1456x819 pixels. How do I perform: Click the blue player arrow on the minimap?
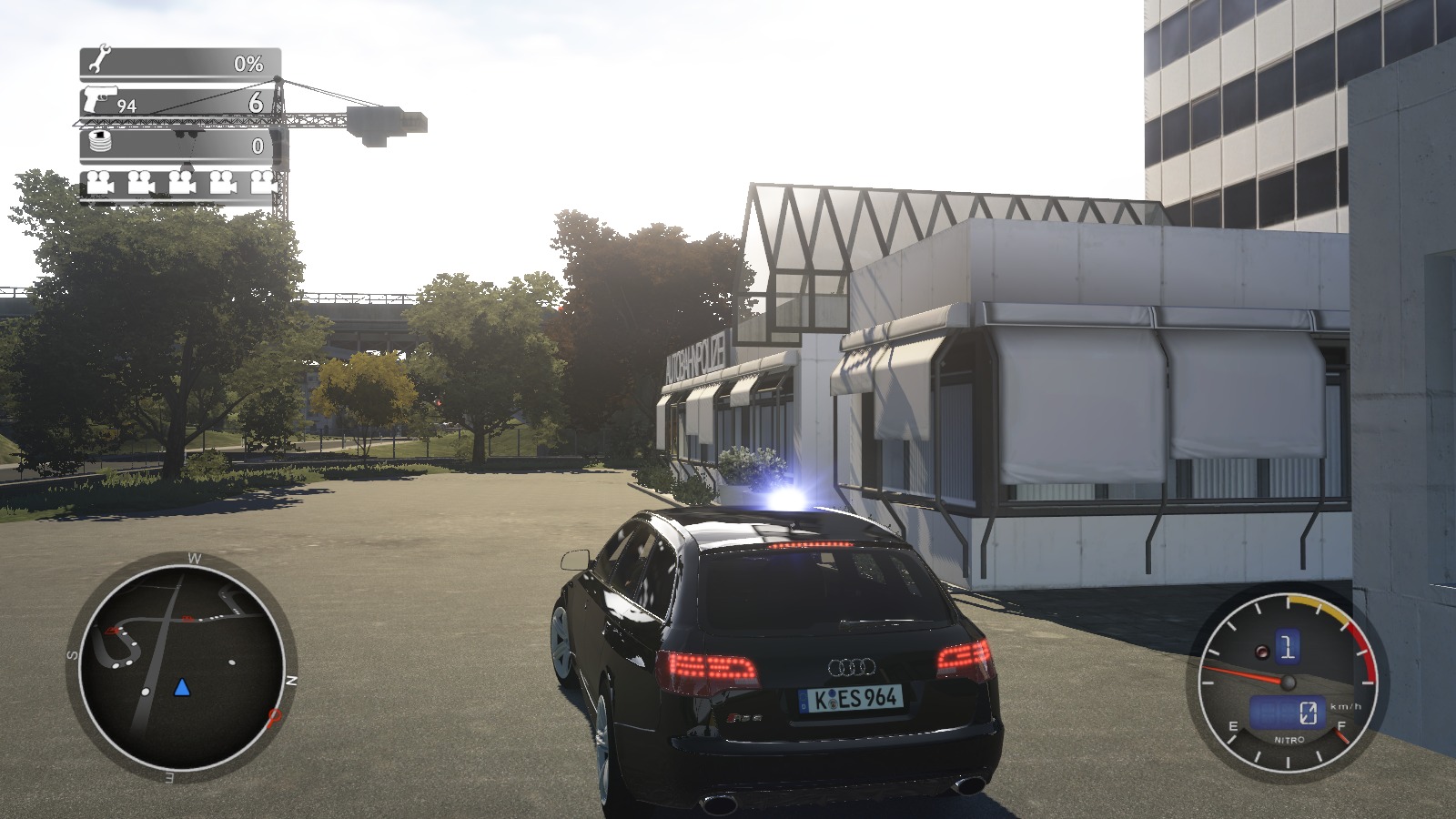click(x=182, y=687)
